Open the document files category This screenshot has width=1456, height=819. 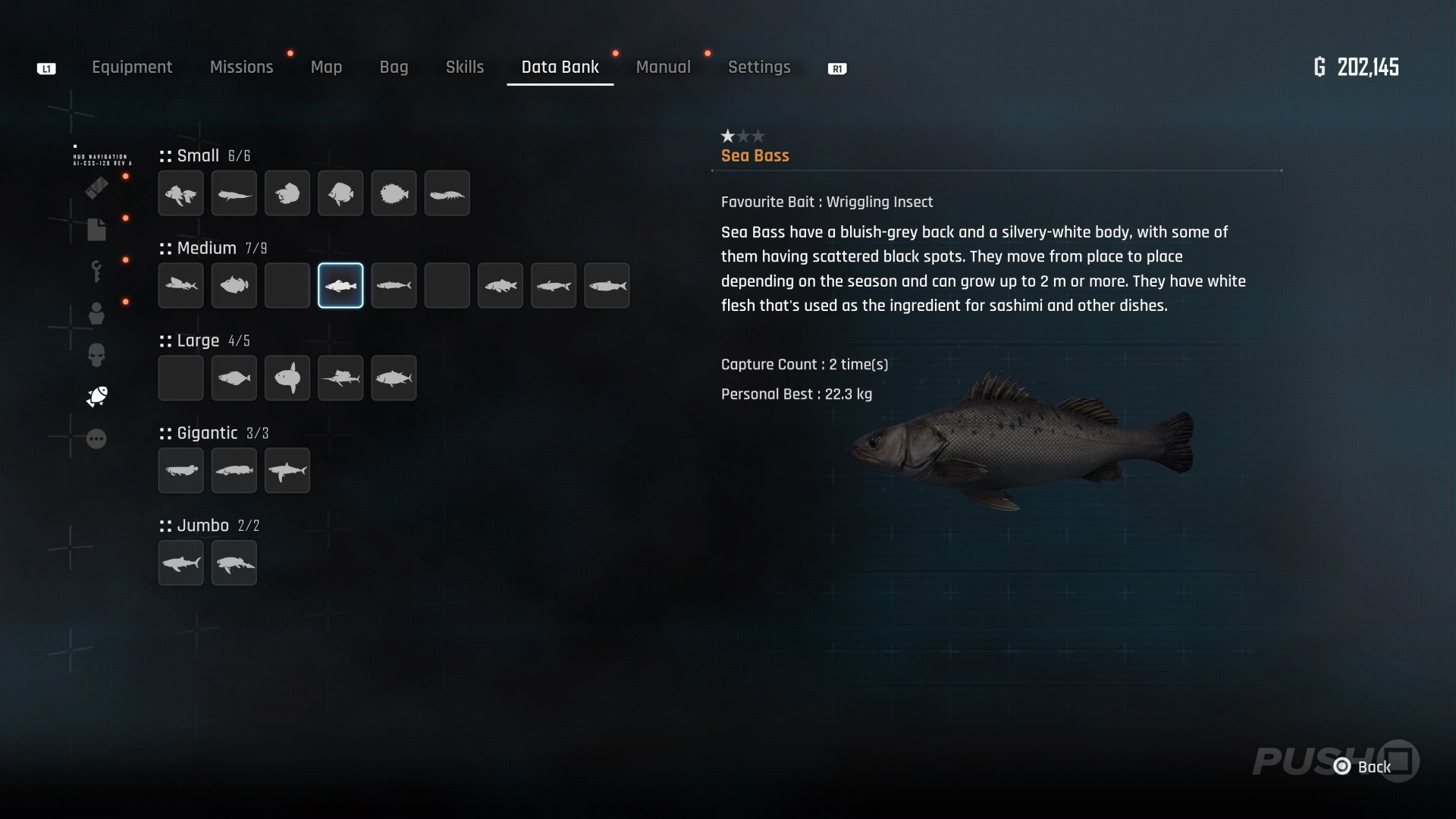[x=96, y=230]
